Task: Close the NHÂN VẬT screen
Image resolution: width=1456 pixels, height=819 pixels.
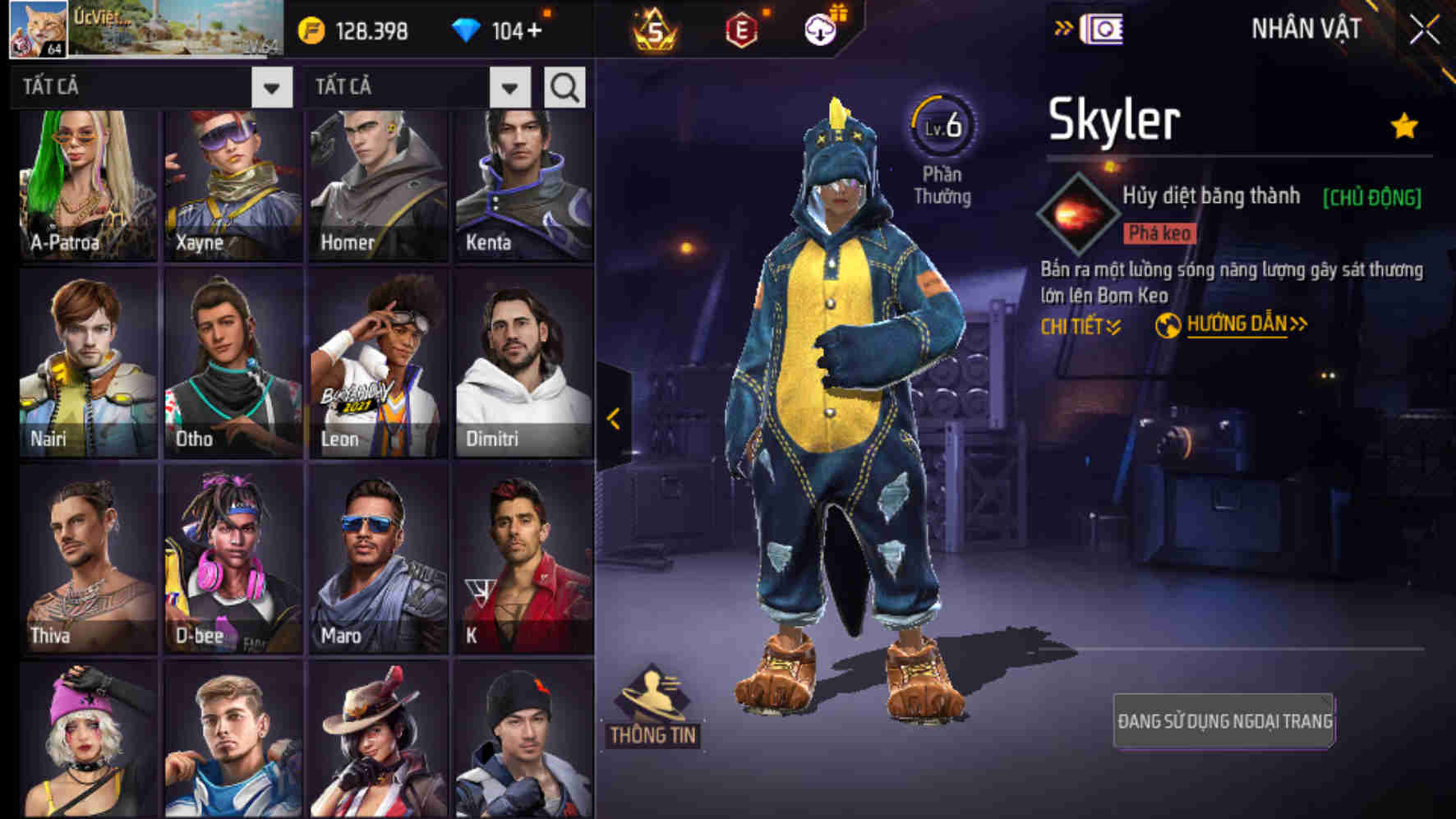Action: click(x=1423, y=27)
